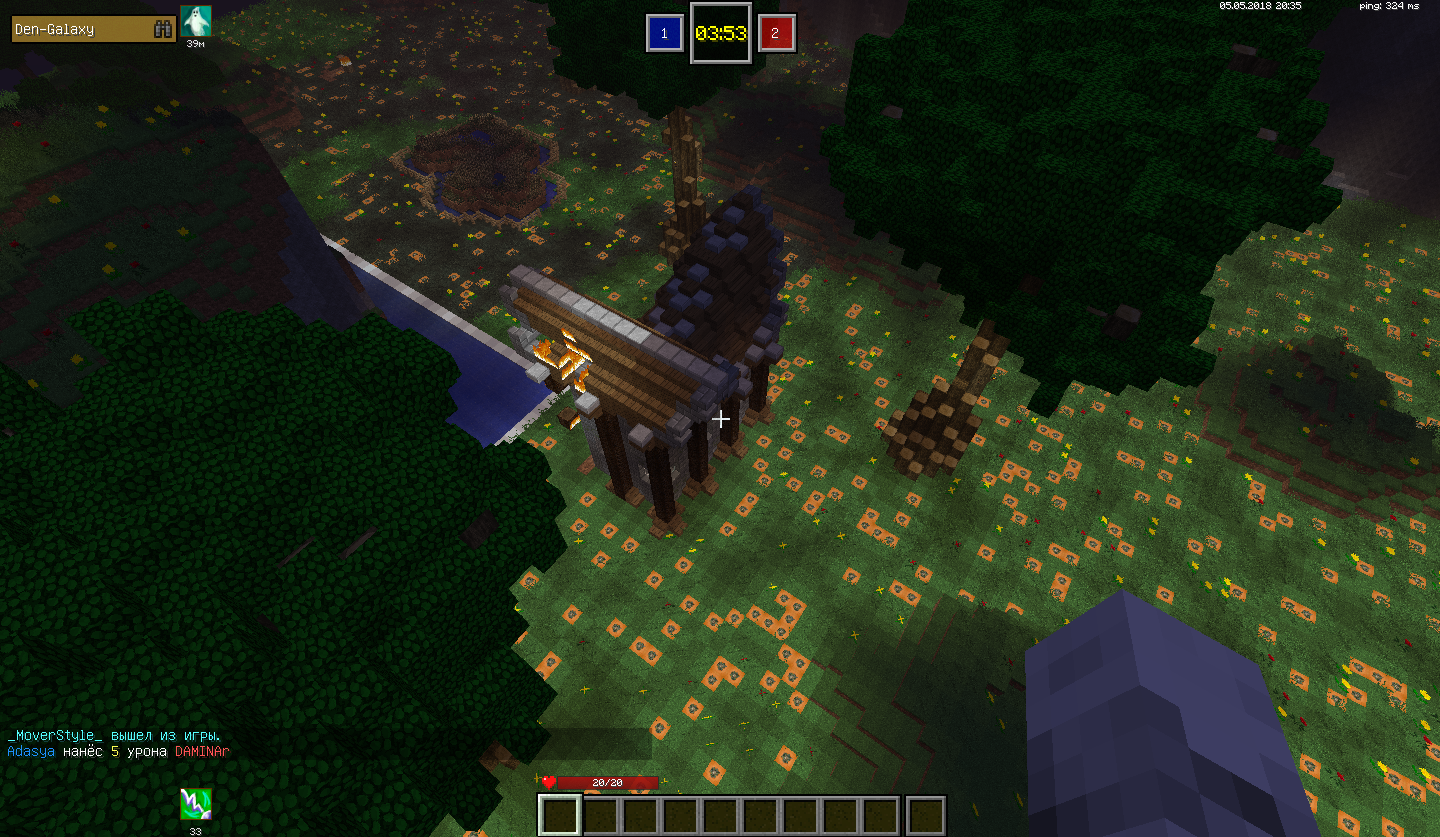Select the highlighted first hotbar slot
This screenshot has width=1440, height=837.
[x=558, y=815]
